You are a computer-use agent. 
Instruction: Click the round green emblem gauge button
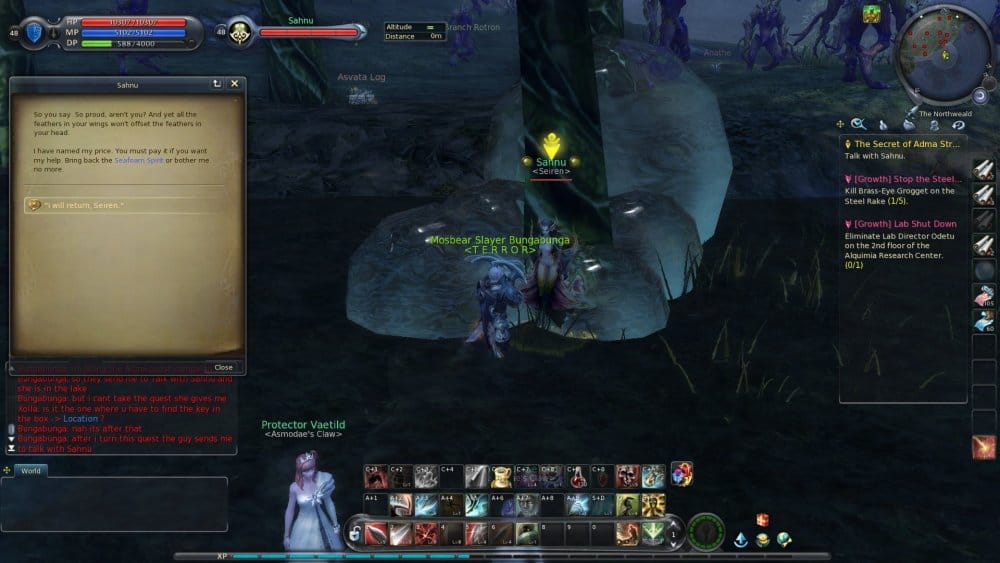[707, 532]
